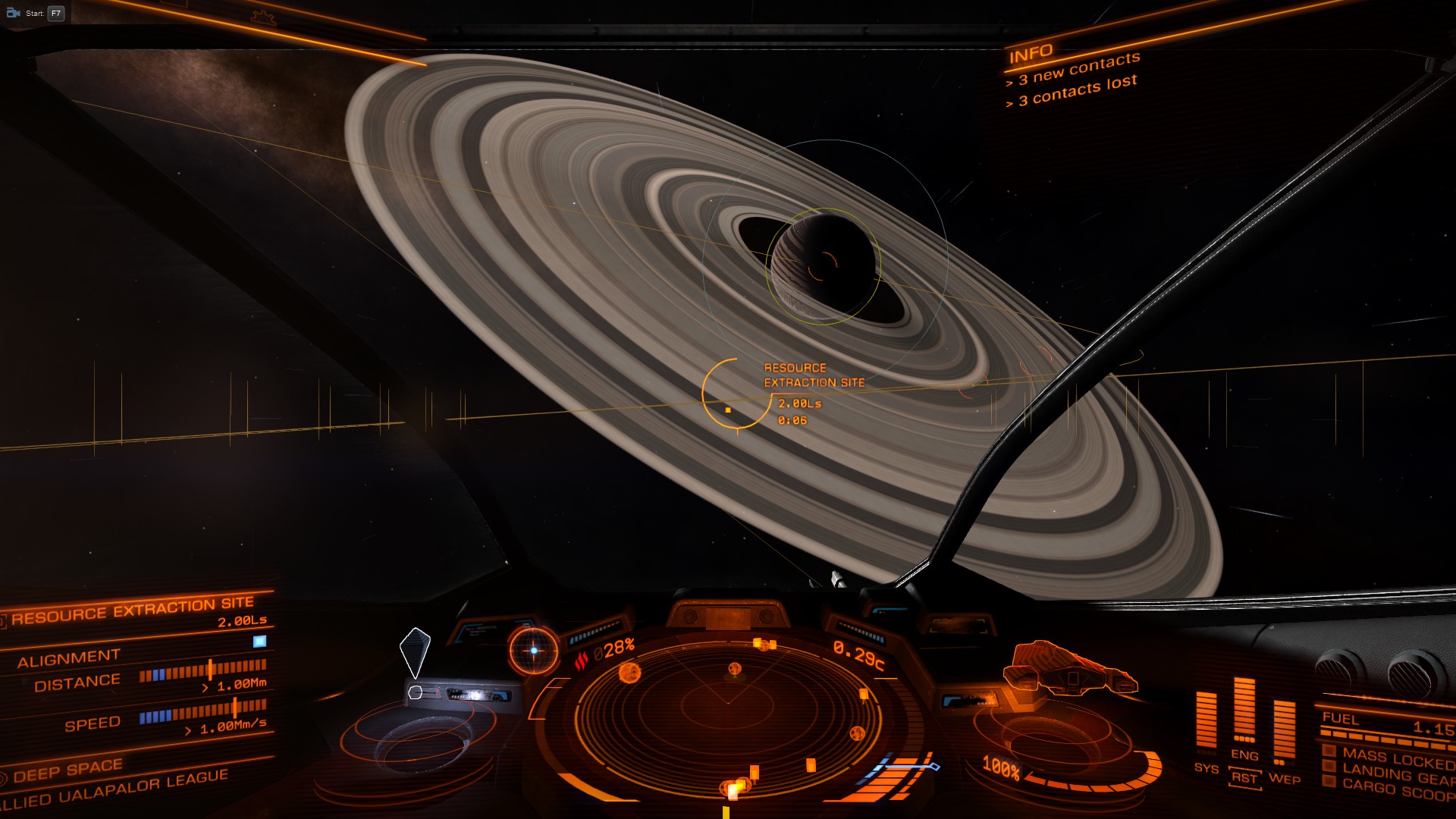The width and height of the screenshot is (1456, 819).
Task: Click the RST power reset label
Action: point(1244,778)
